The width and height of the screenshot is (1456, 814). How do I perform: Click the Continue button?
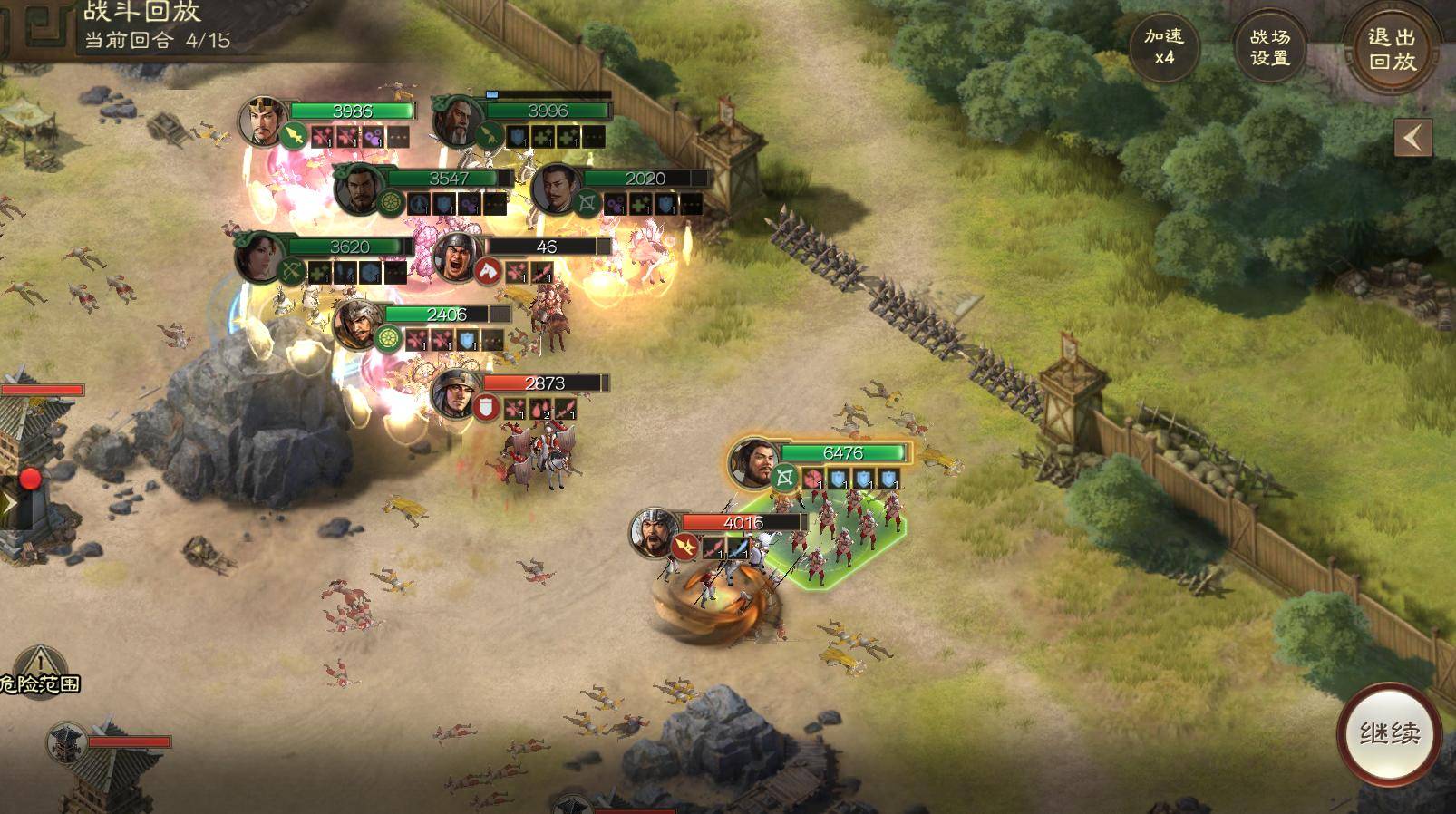point(1389,733)
